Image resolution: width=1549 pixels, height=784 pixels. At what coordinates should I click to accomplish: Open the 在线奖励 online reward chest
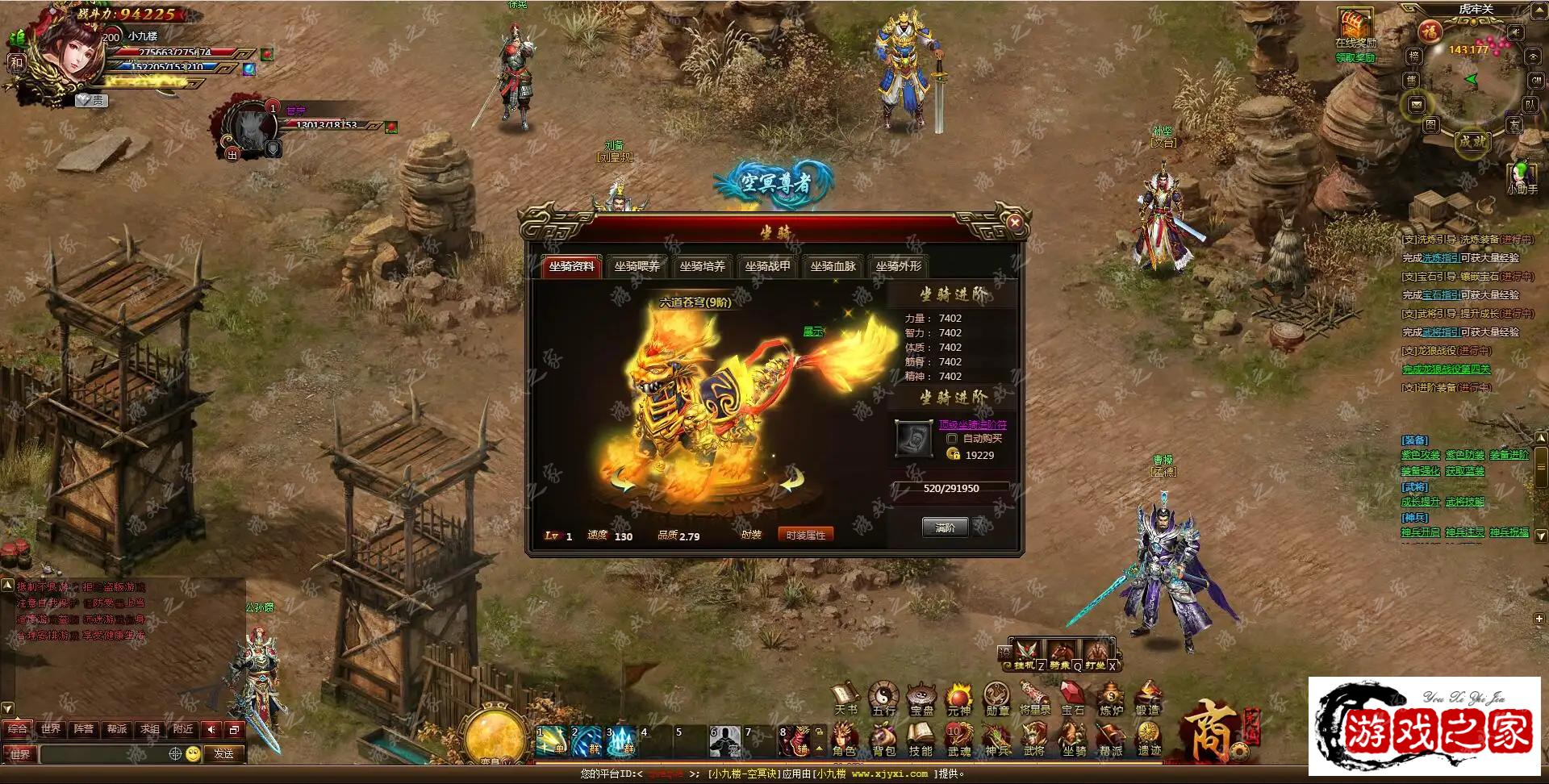(x=1355, y=24)
